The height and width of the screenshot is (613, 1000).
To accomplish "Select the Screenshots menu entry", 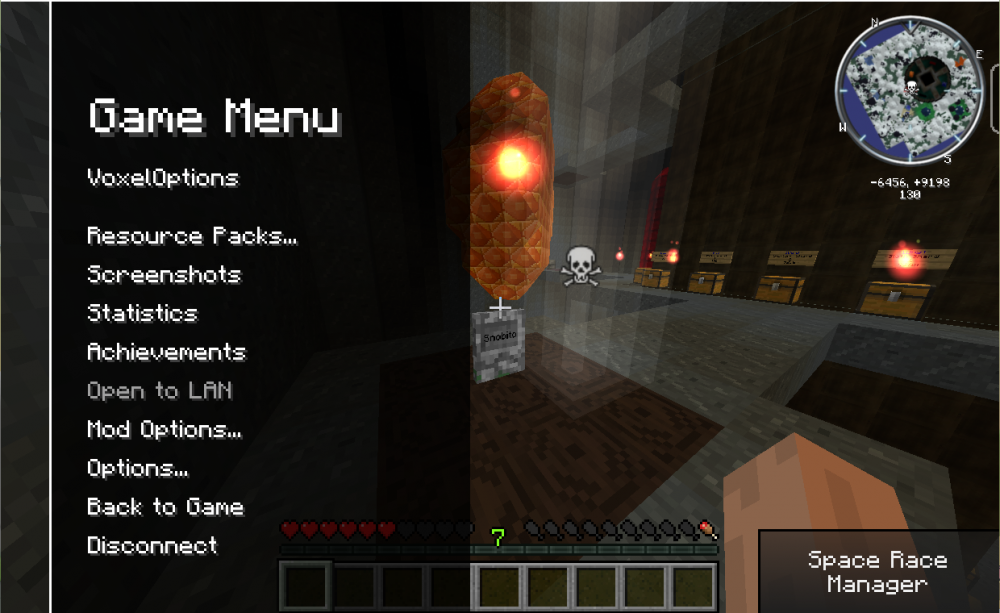I will click(164, 274).
